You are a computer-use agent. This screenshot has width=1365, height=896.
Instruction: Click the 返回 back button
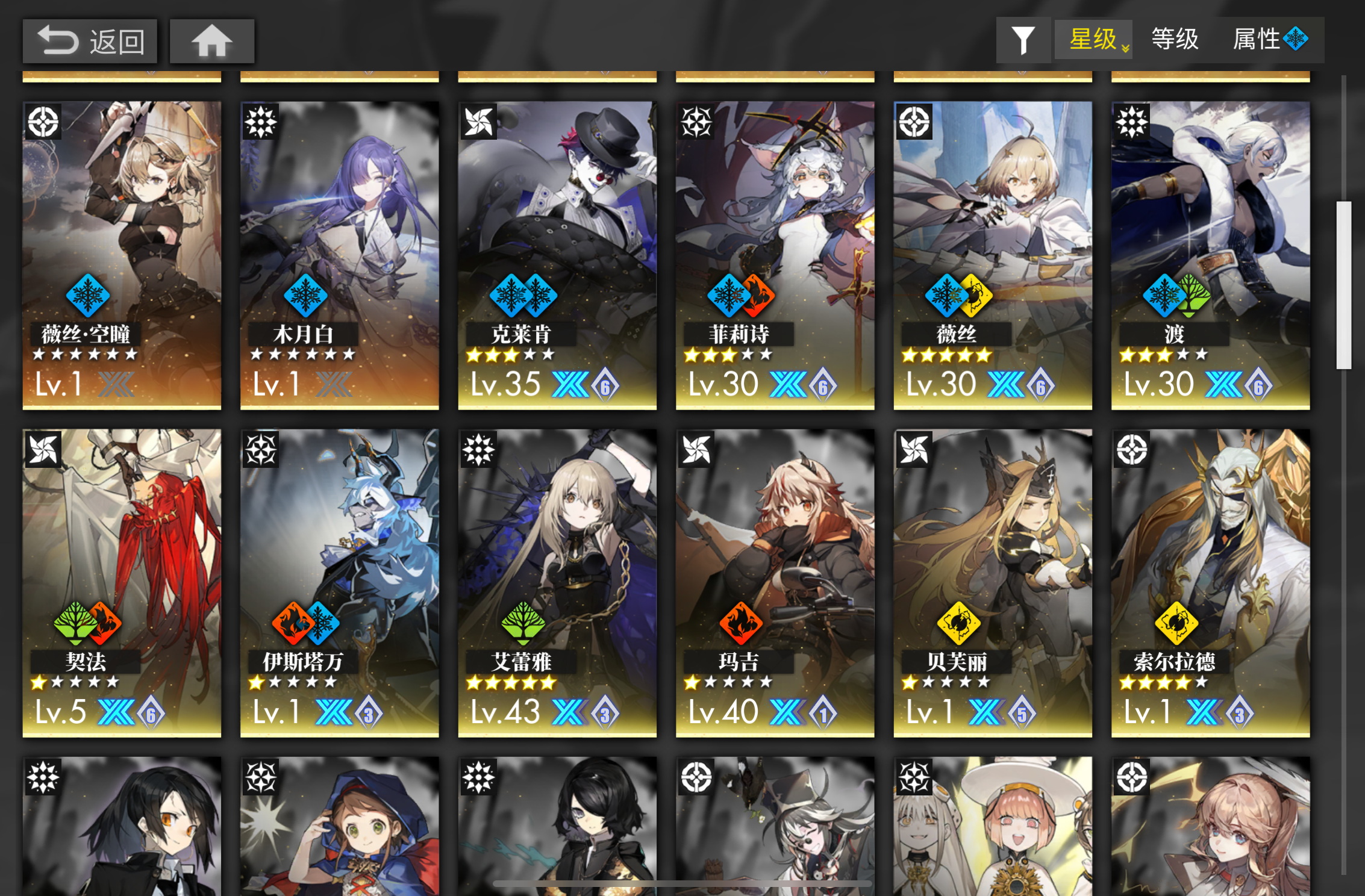click(89, 40)
